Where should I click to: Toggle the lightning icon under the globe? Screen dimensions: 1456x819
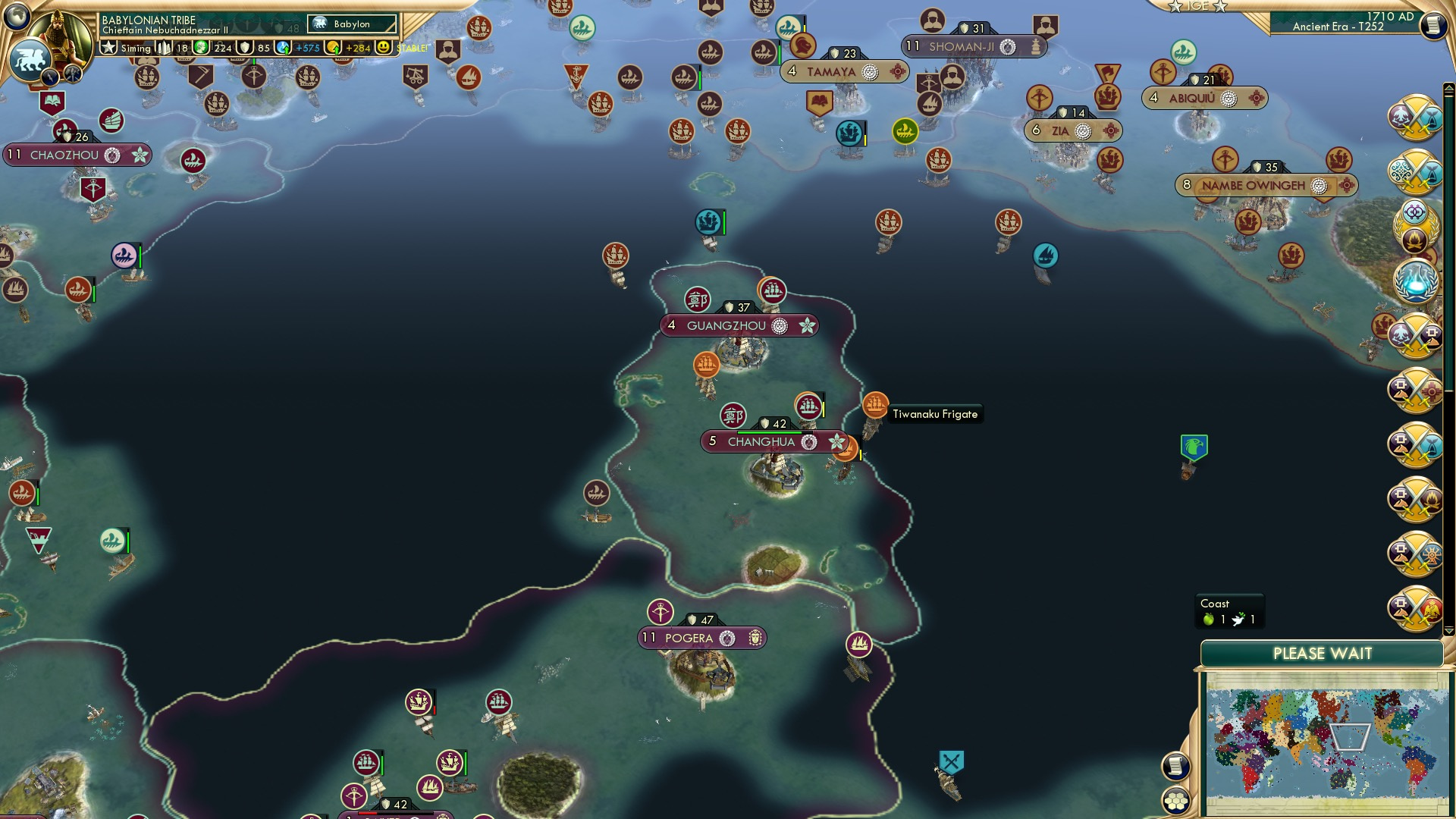coord(50,77)
